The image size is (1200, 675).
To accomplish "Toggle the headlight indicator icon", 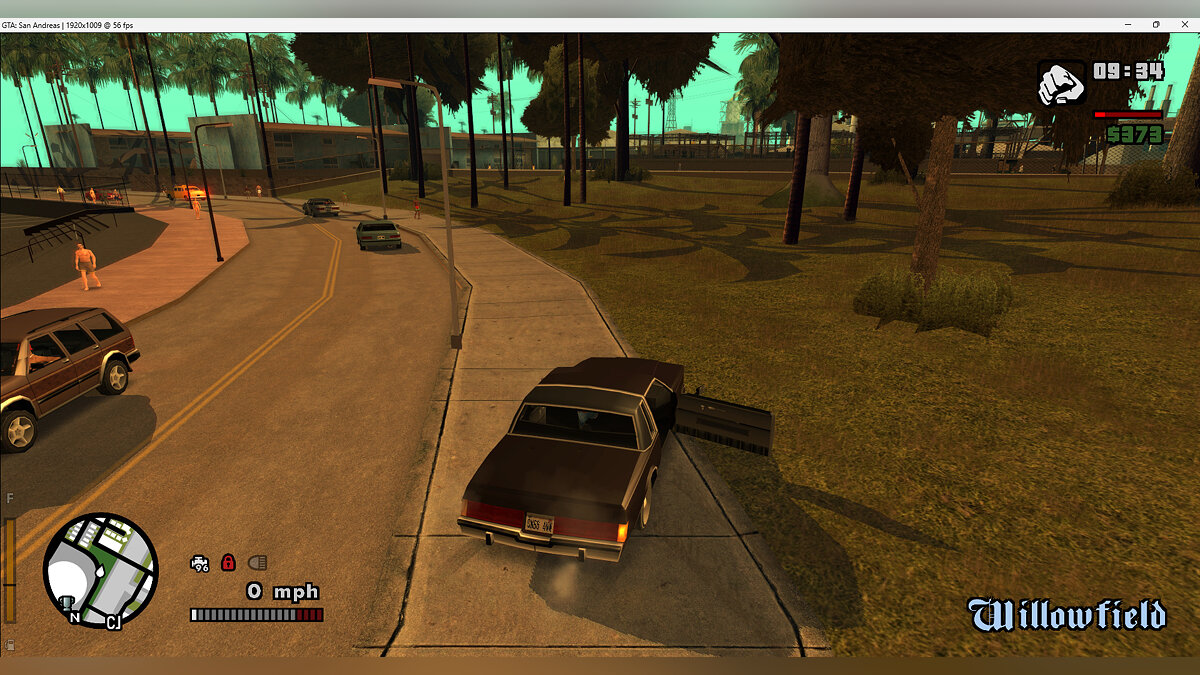I will pos(257,563).
